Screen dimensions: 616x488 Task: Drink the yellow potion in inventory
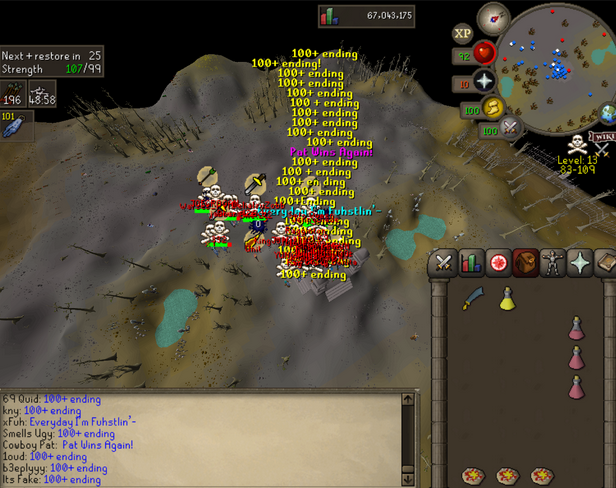507,298
